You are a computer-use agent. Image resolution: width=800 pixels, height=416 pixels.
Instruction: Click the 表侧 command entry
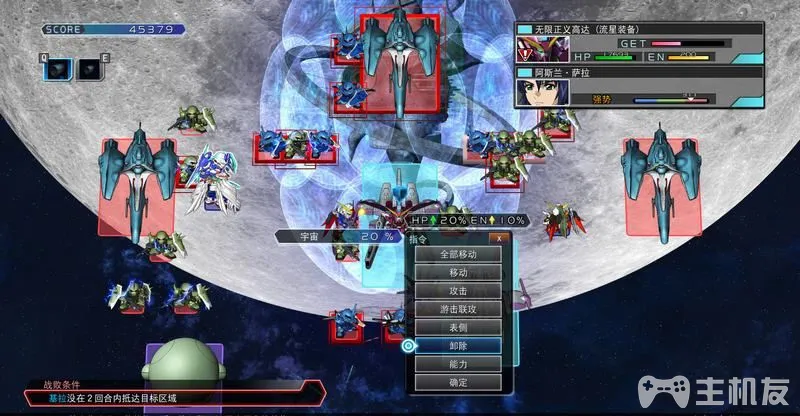pyautogui.click(x=457, y=327)
